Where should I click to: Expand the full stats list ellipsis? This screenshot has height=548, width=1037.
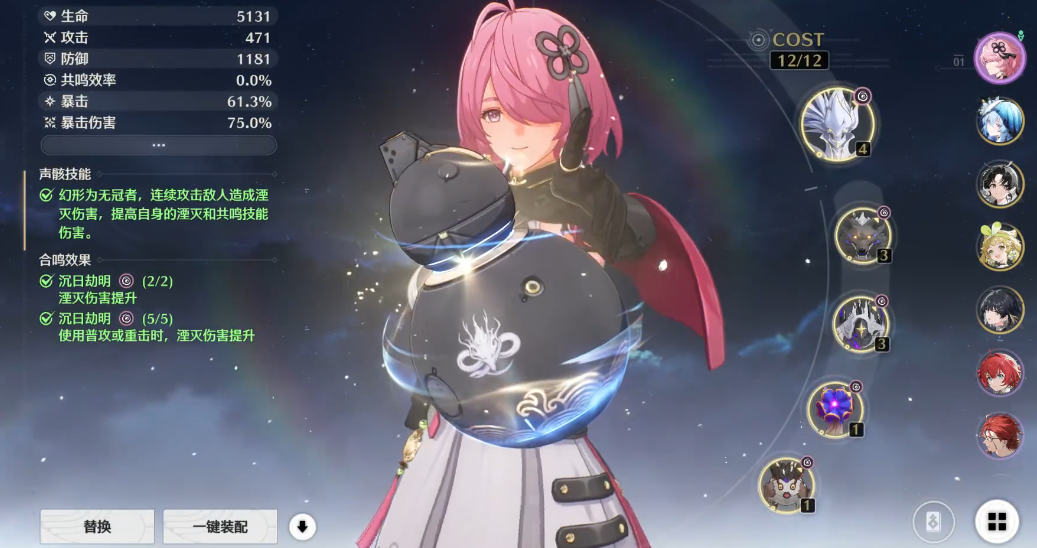point(158,145)
